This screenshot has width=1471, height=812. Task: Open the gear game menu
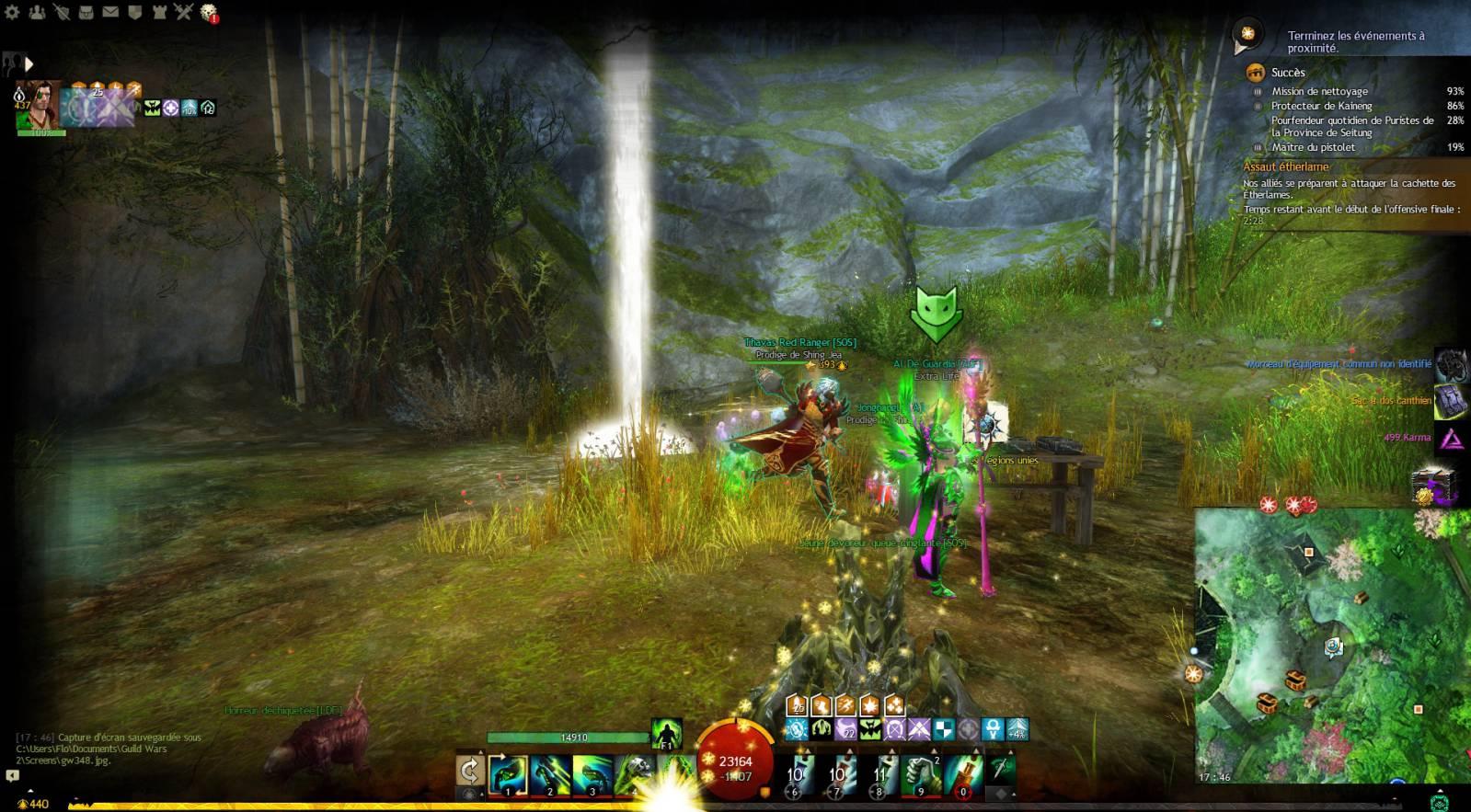pos(12,12)
